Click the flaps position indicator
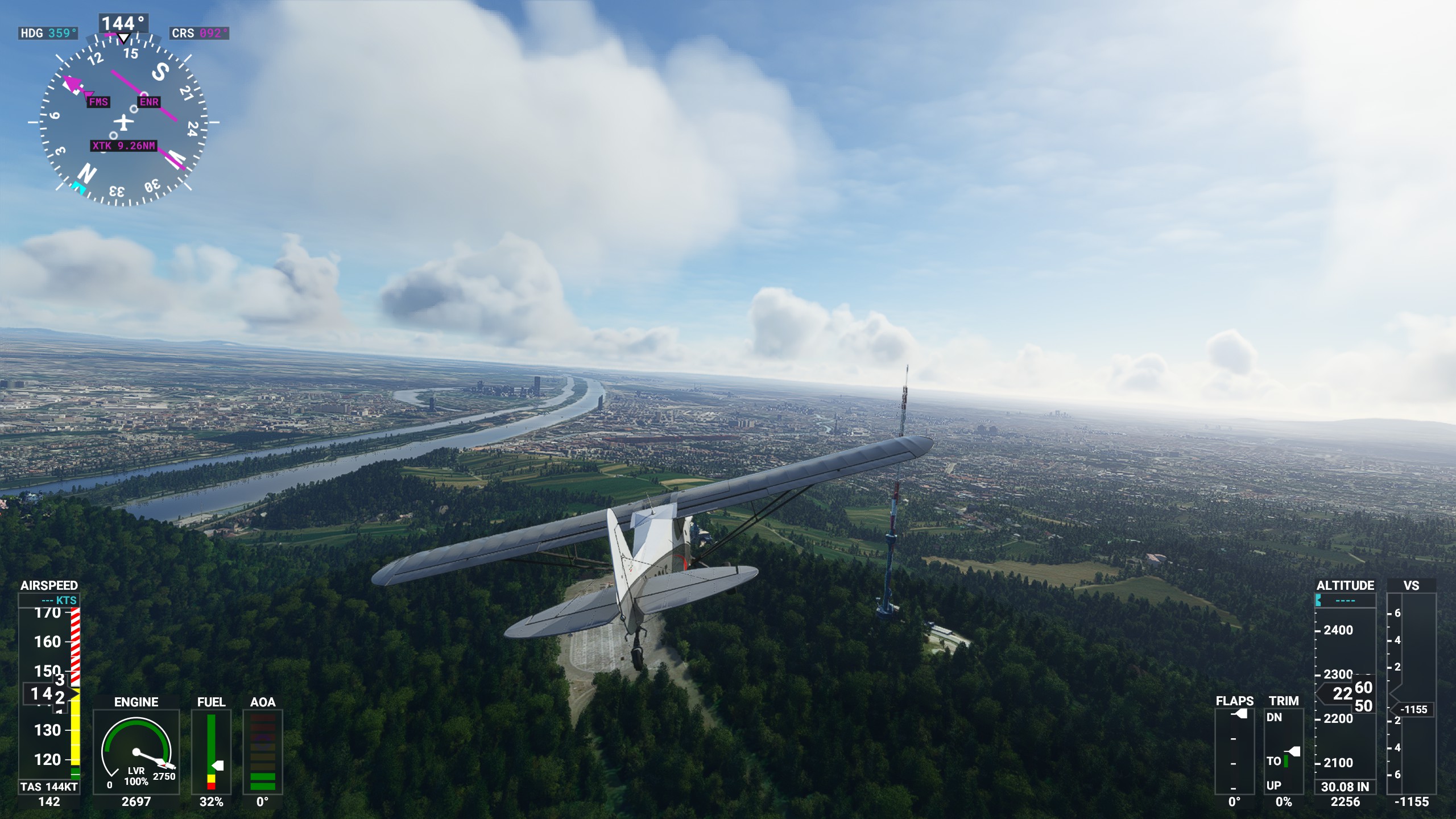Screen dimensions: 1456x819 pos(1234,751)
